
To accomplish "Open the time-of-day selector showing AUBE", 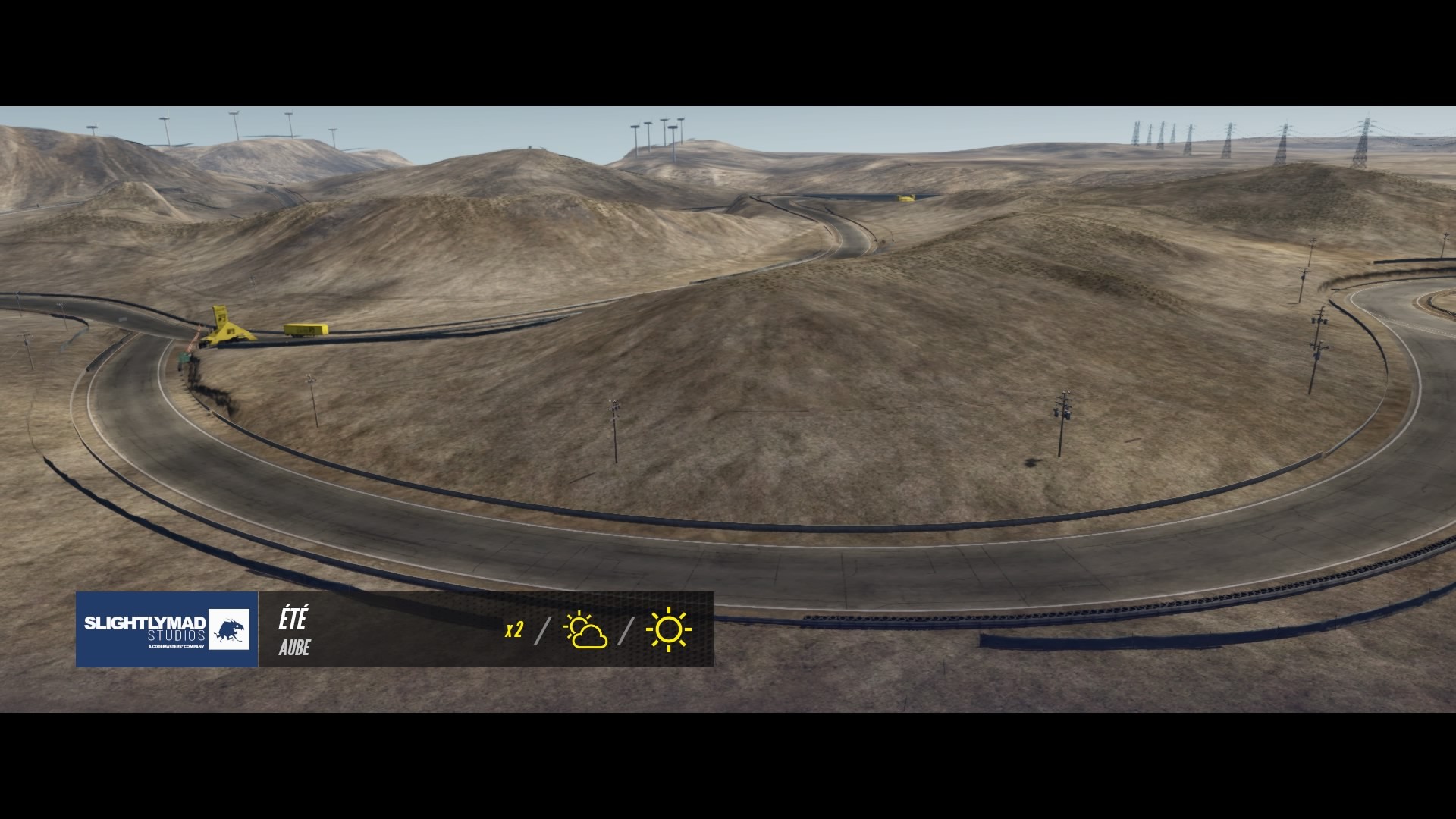I will tap(294, 649).
